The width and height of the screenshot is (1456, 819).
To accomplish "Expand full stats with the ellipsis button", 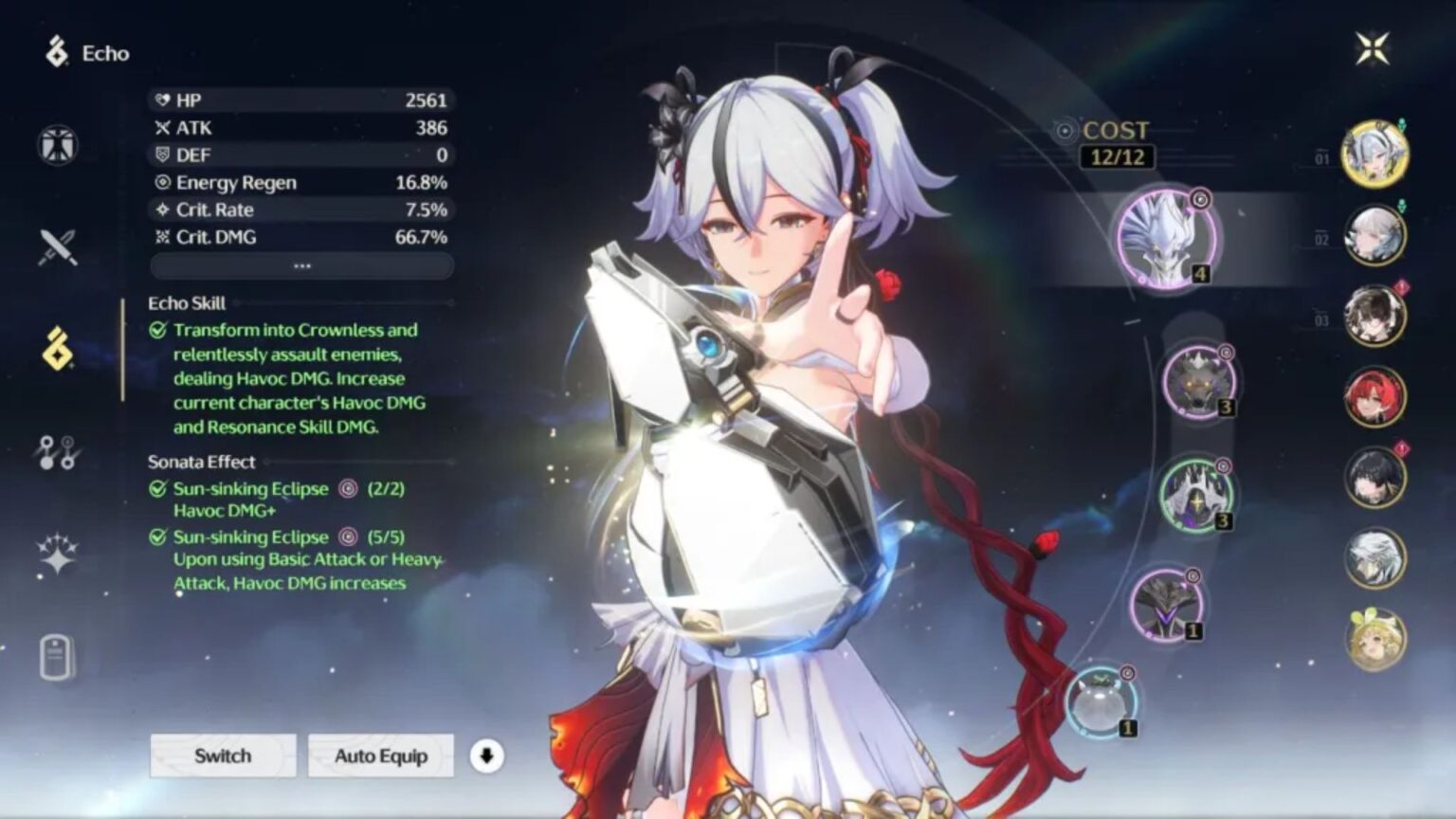I will tap(300, 267).
